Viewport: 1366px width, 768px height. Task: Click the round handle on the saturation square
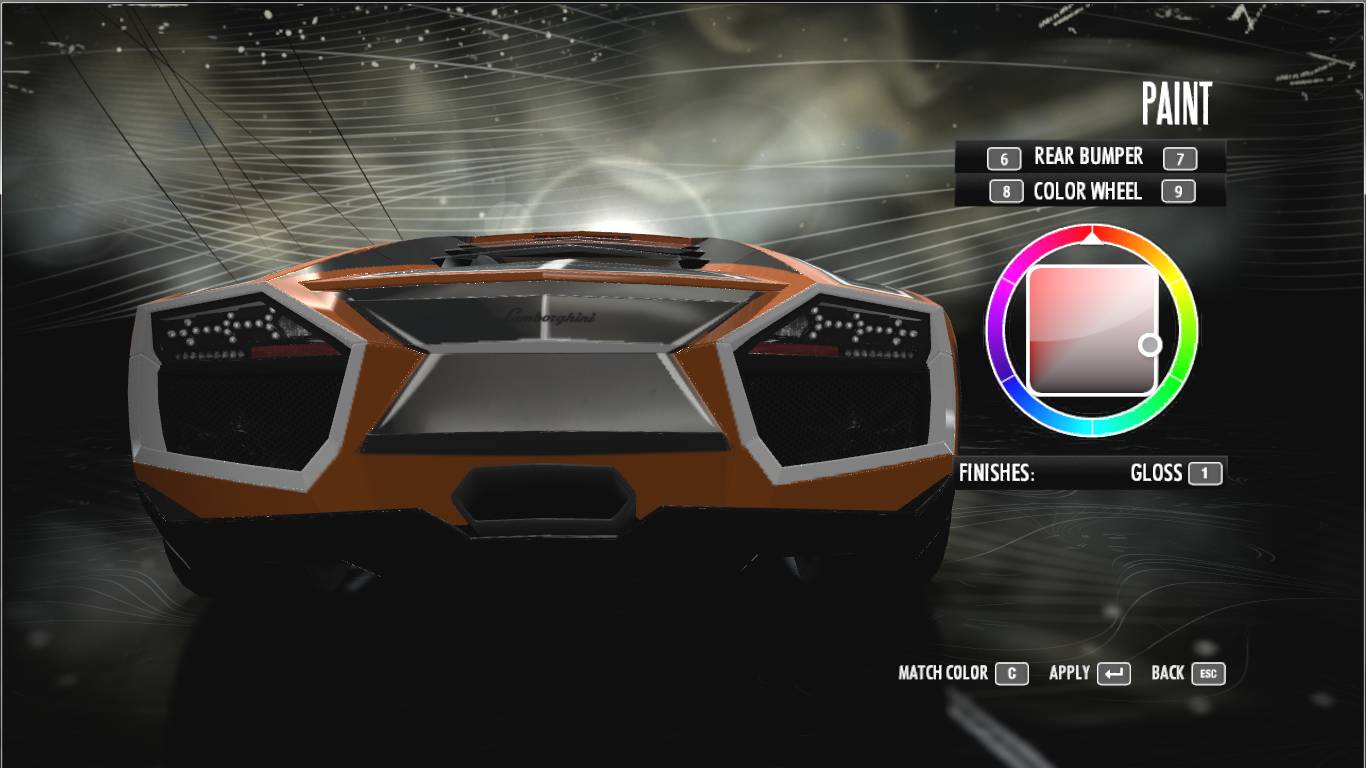(x=1150, y=345)
